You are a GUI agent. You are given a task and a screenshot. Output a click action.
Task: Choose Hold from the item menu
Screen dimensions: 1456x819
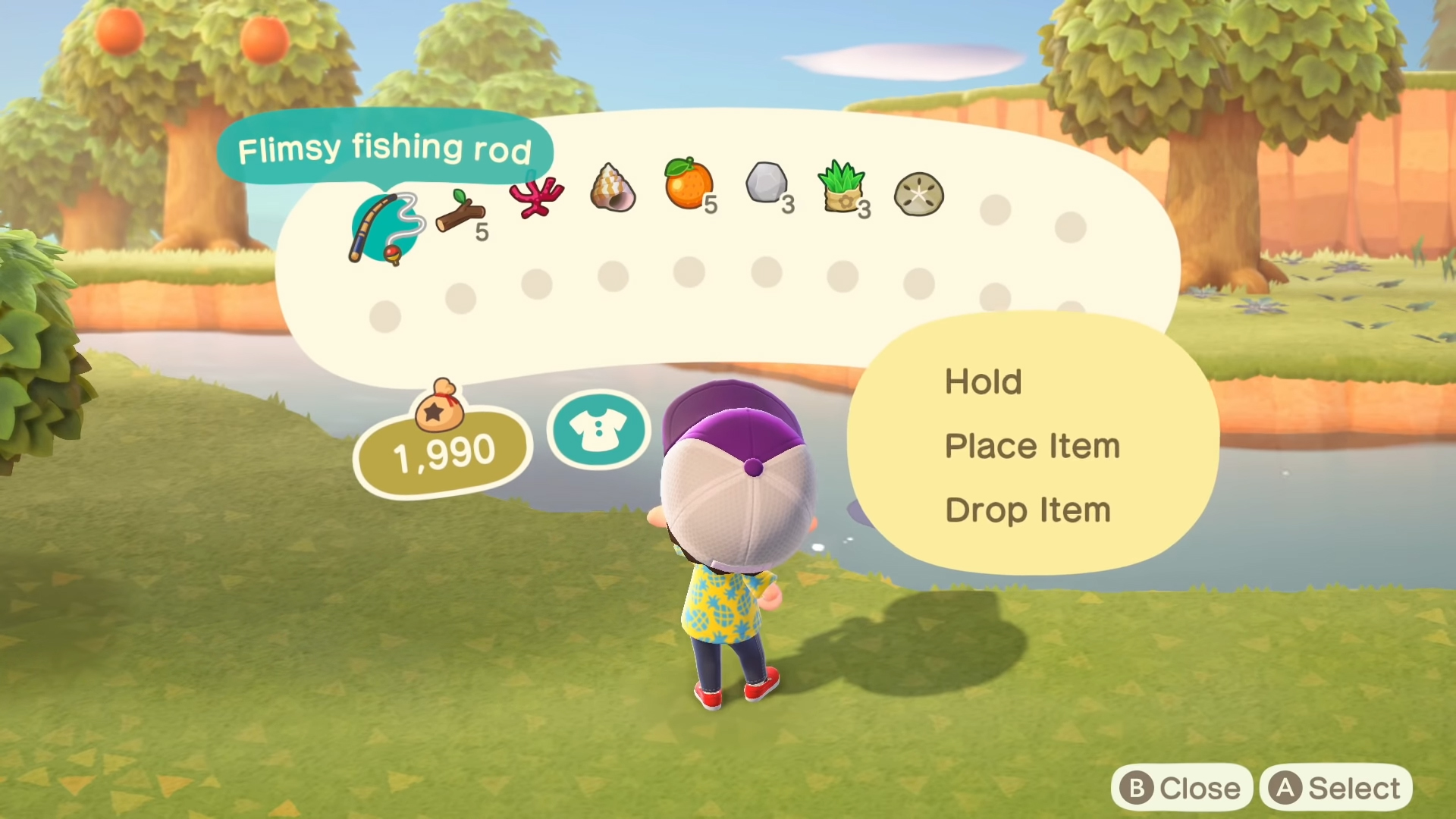click(x=984, y=382)
